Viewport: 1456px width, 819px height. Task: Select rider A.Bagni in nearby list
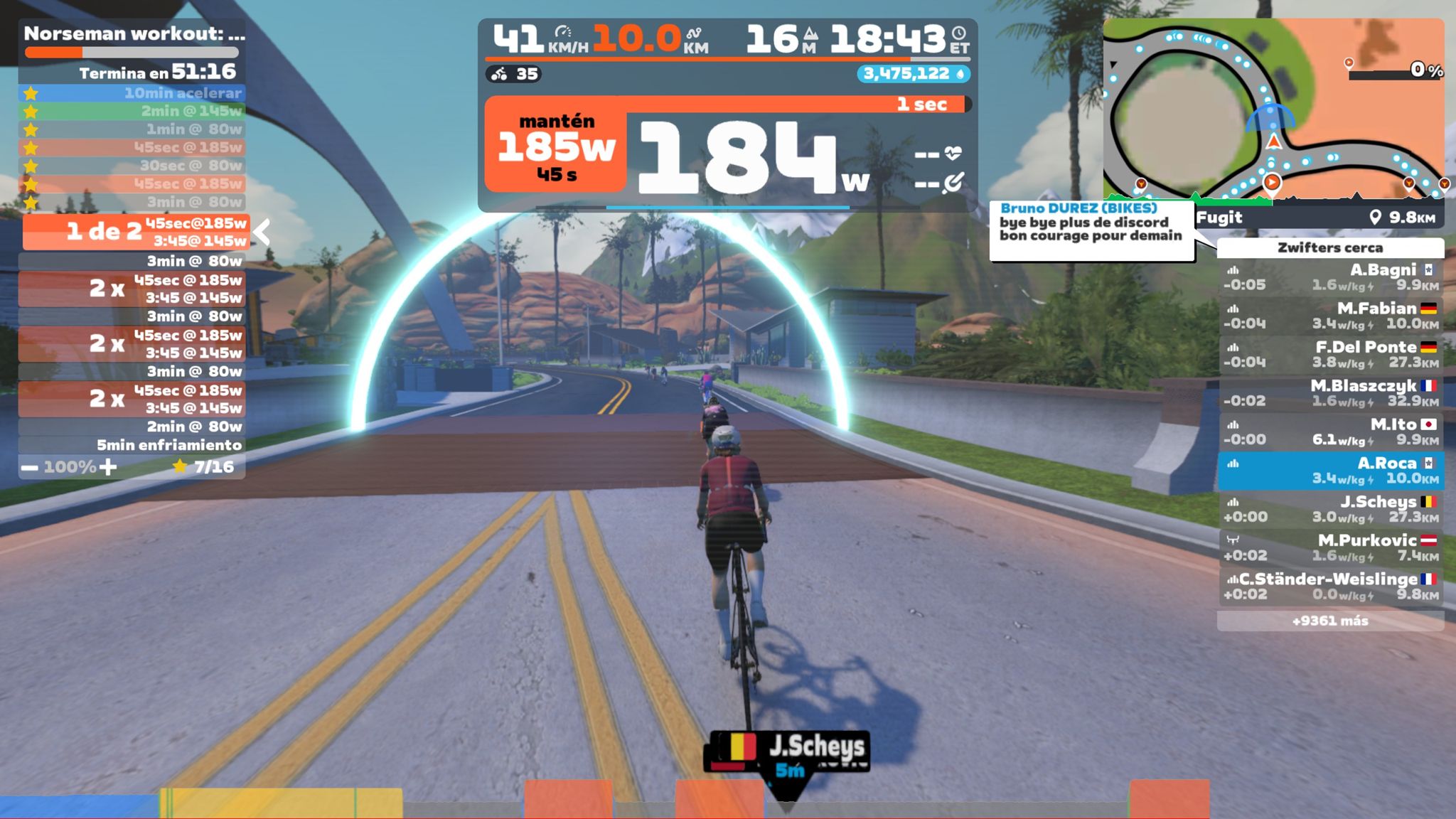(1330, 277)
